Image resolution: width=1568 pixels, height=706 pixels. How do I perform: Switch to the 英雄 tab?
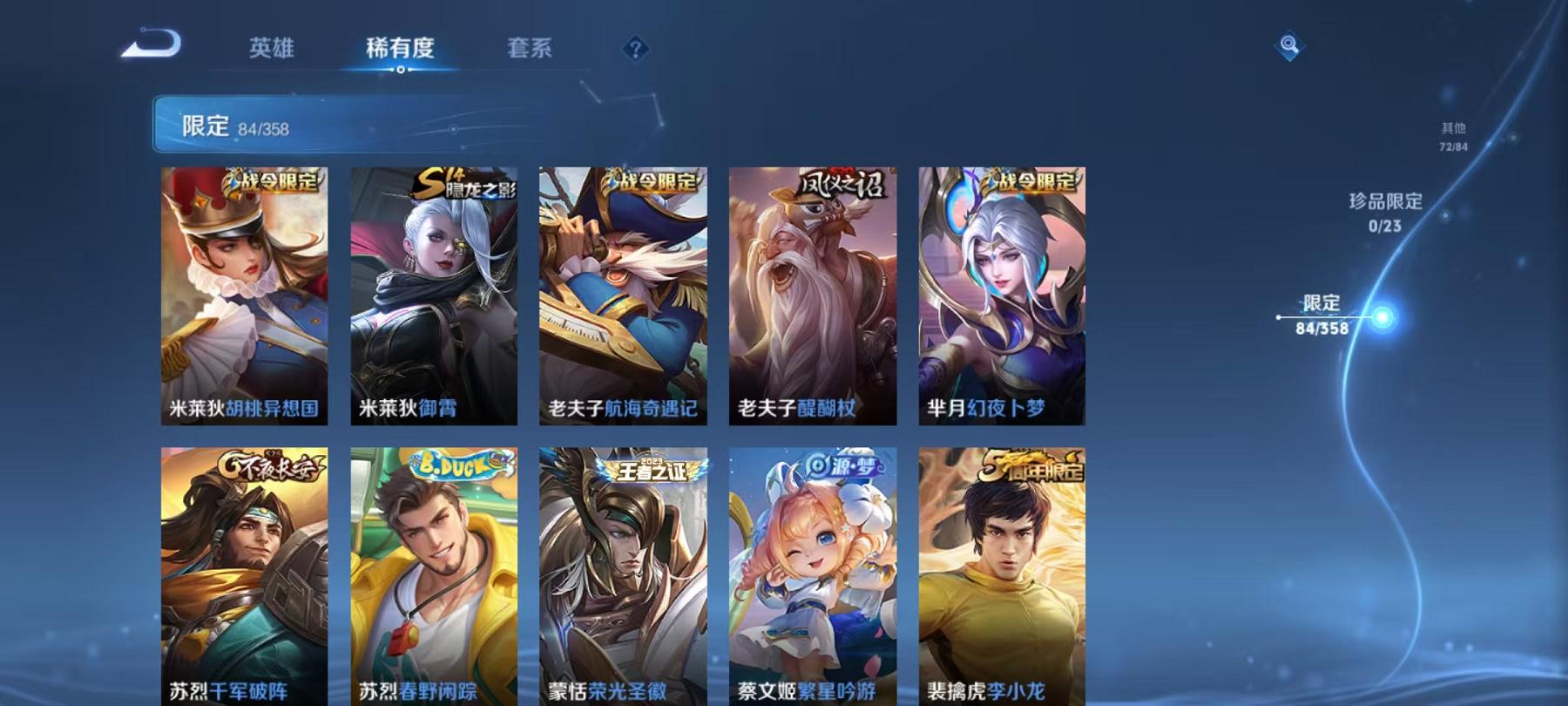coord(273,50)
